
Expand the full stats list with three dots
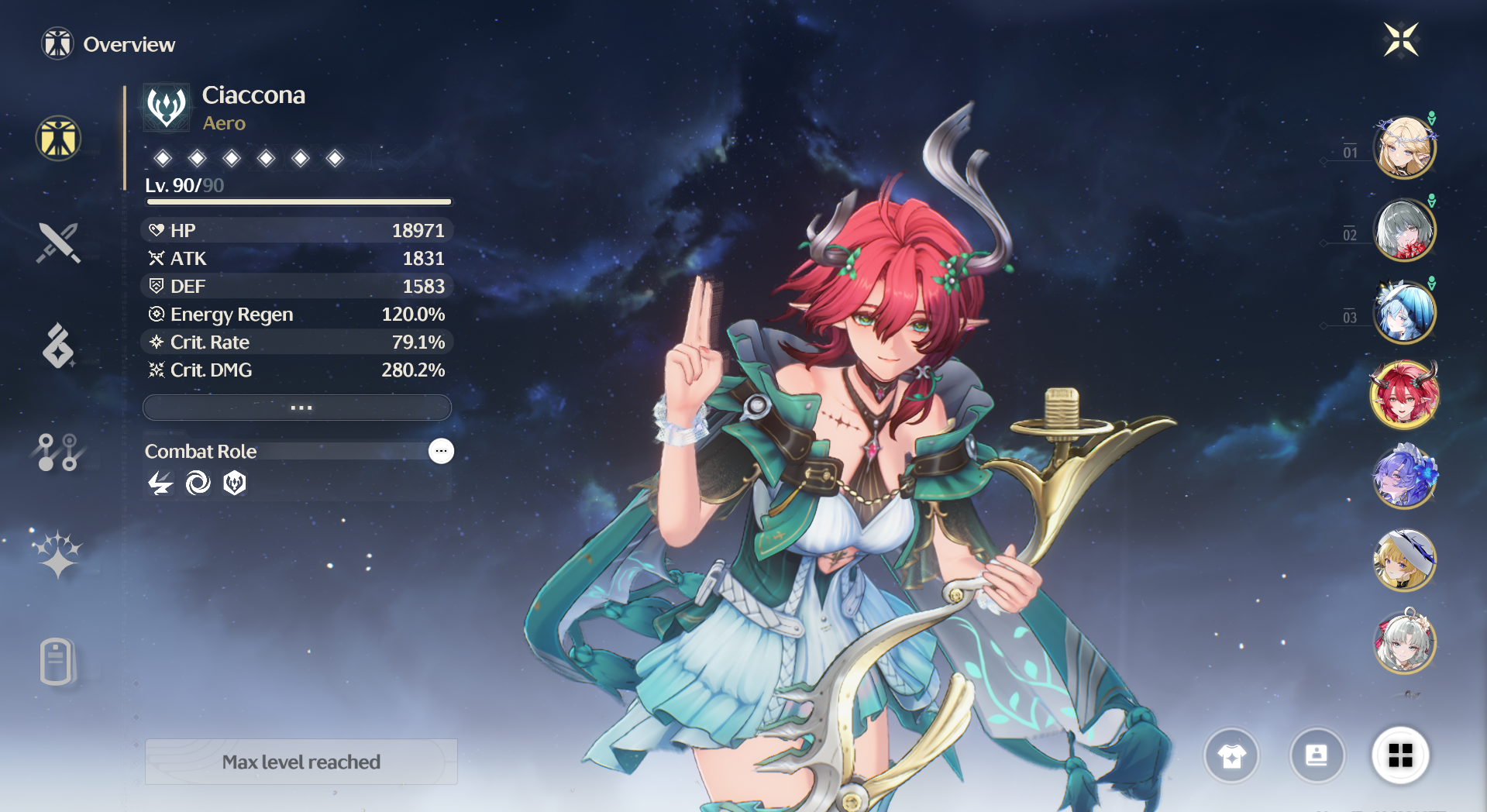pyautogui.click(x=298, y=408)
